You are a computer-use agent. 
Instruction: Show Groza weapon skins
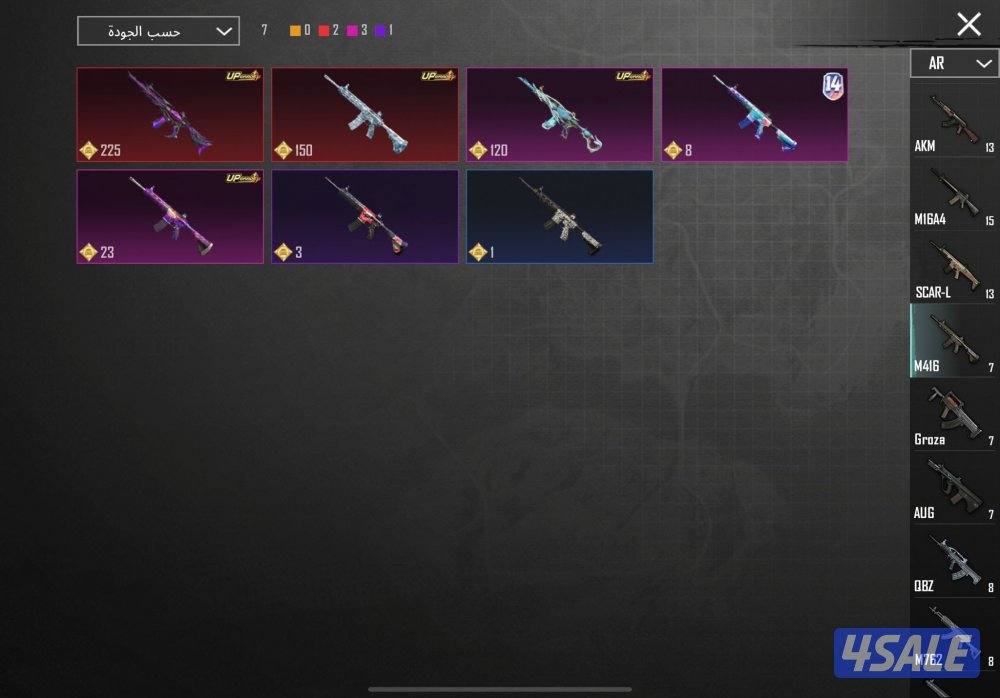point(953,414)
